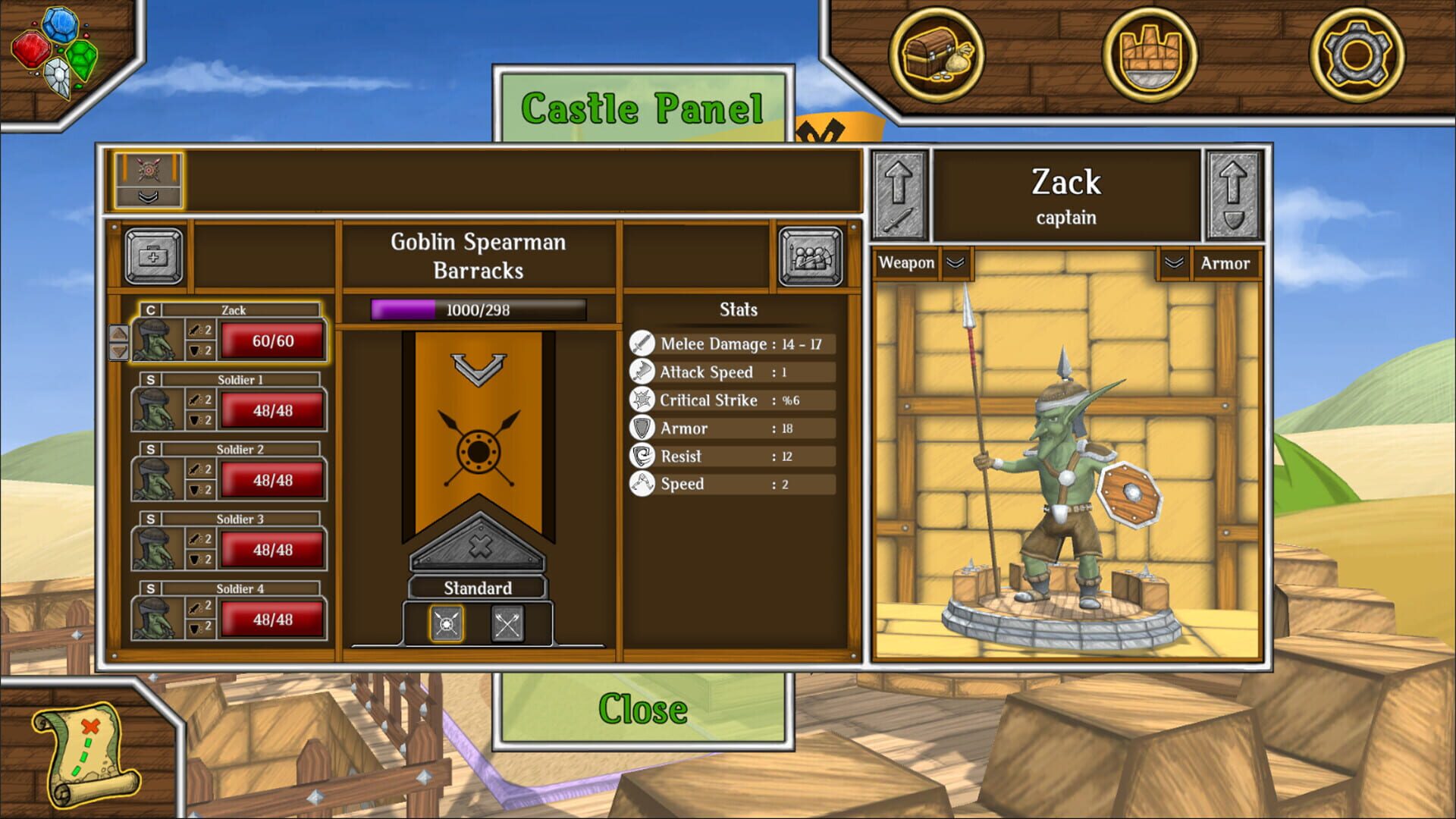1456x819 pixels.
Task: Click the Standard banner label
Action: tap(477, 588)
